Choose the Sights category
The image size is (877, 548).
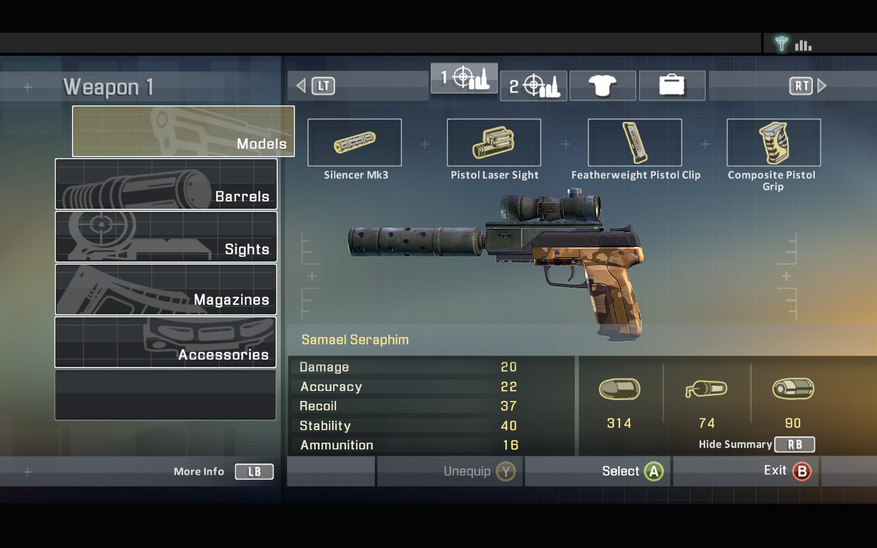click(166, 237)
